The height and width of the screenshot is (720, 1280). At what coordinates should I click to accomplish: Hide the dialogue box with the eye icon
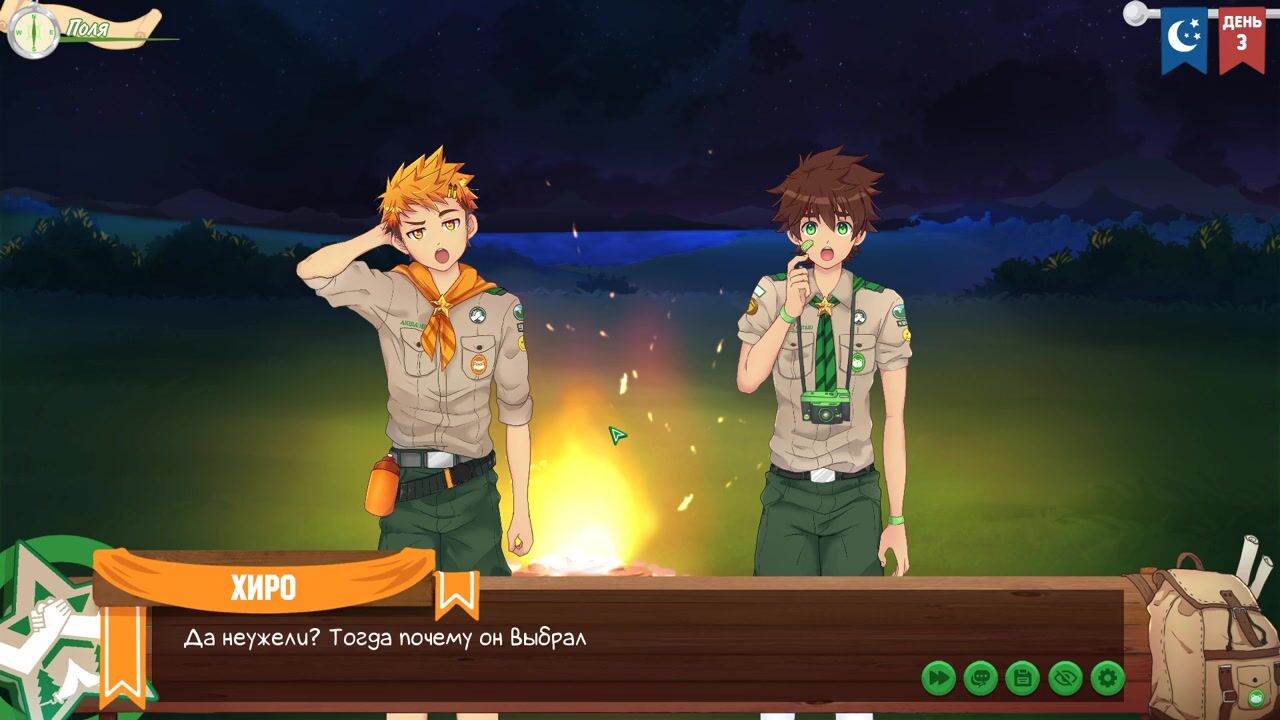click(1065, 678)
